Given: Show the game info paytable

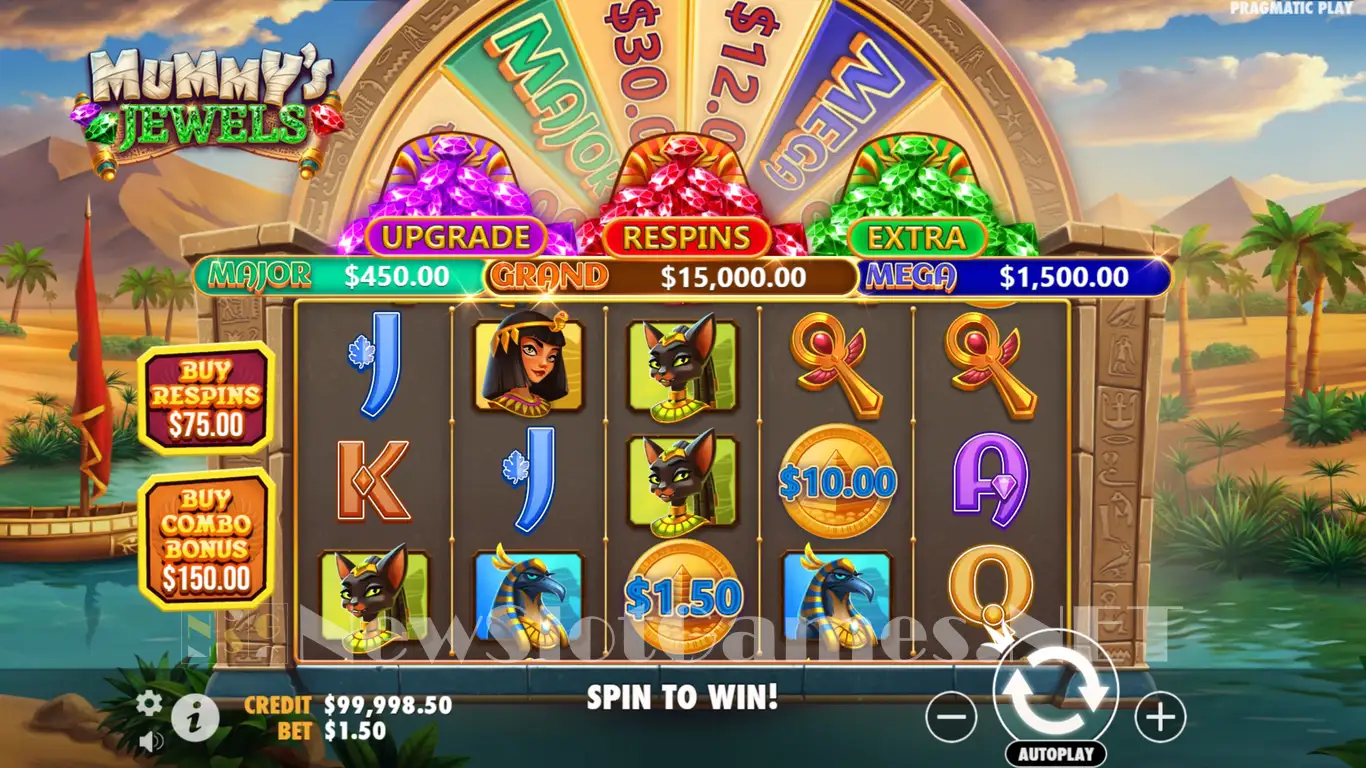Looking at the screenshot, I should pyautogui.click(x=195, y=716).
